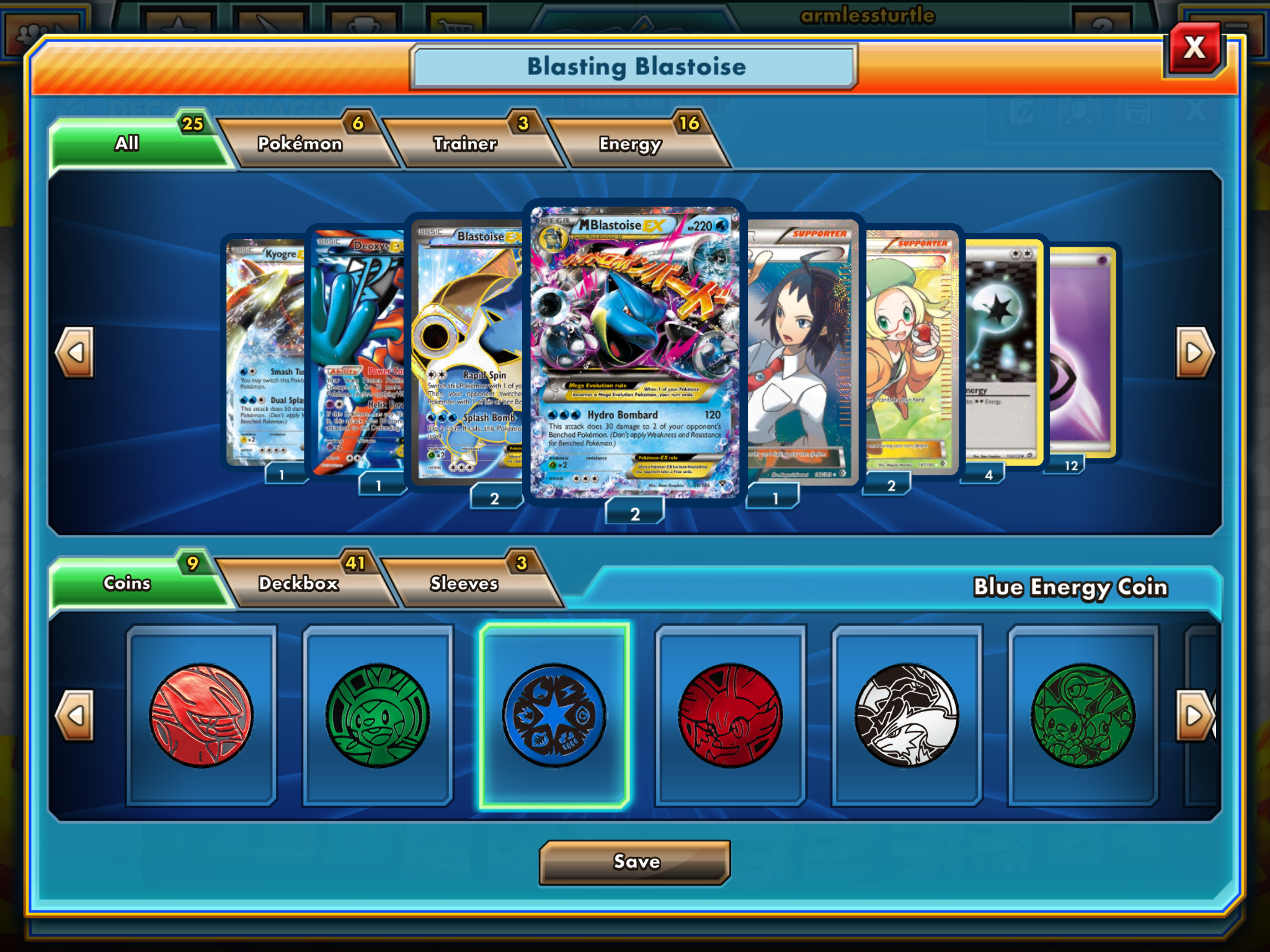This screenshot has width=1270, height=952.
Task: Choose the Blue Energy Coin
Action: [x=554, y=716]
